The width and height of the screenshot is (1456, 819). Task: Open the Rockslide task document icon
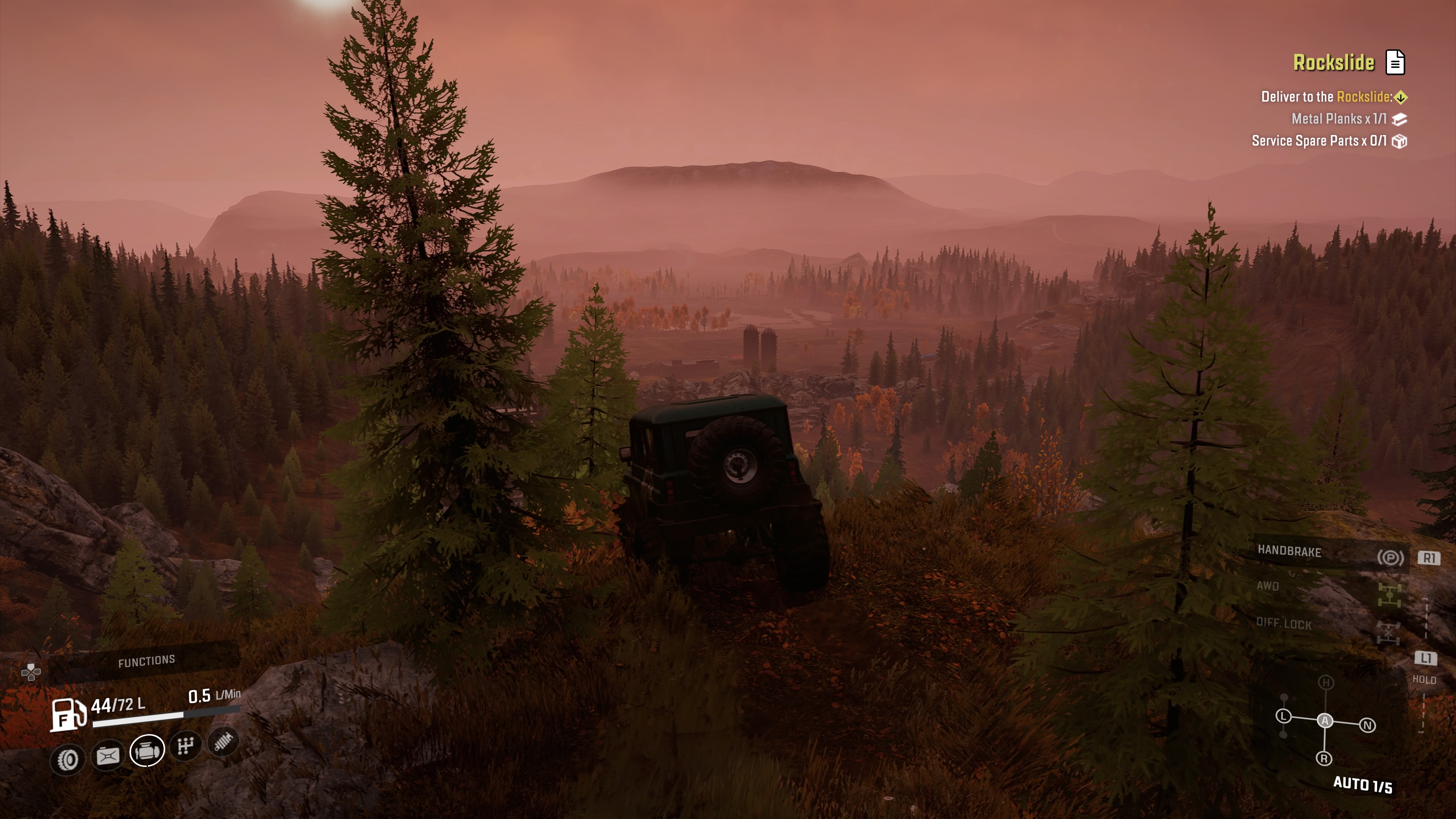(x=1395, y=62)
